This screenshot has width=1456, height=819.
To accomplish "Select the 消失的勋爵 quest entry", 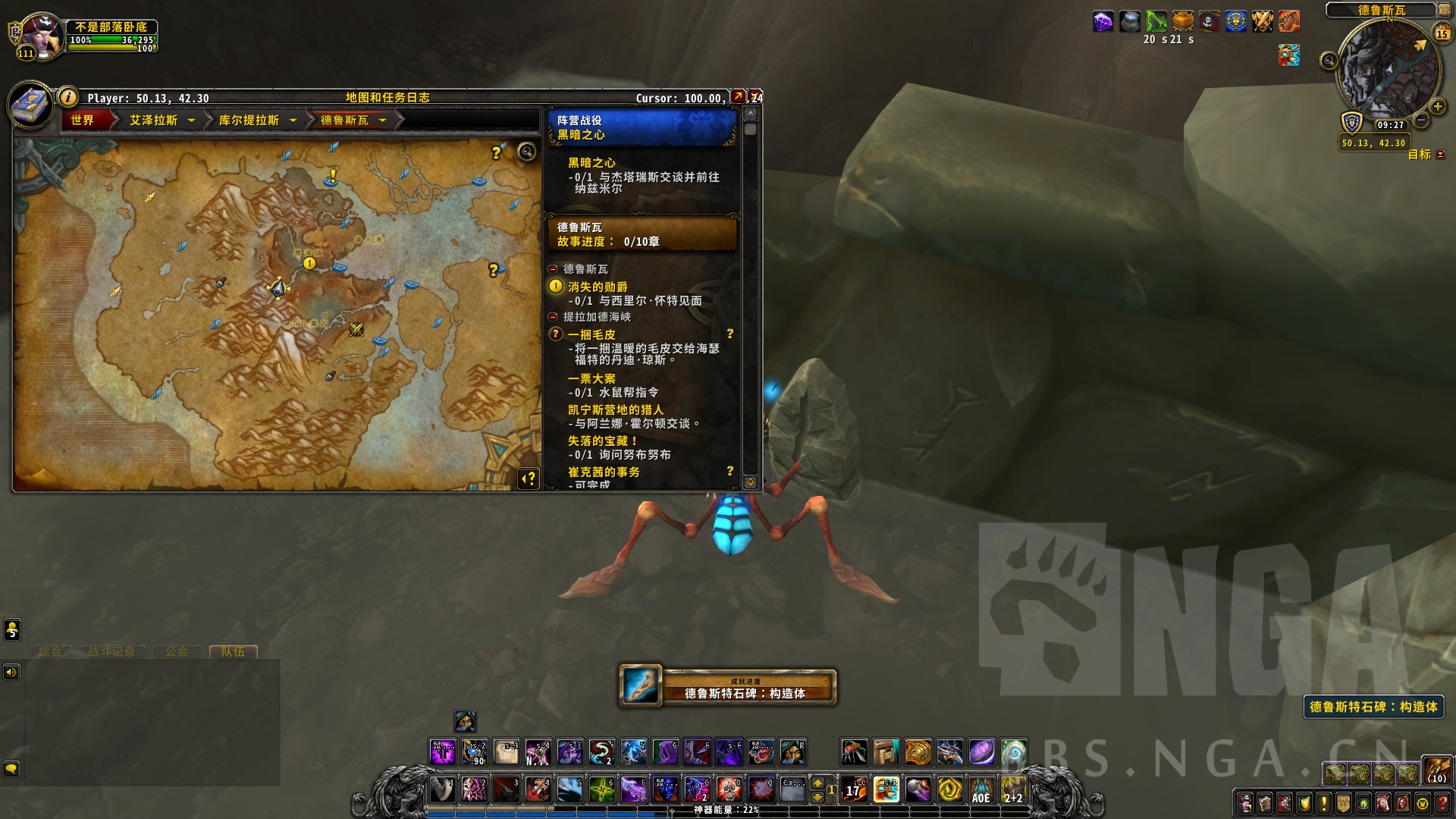I will (x=598, y=287).
